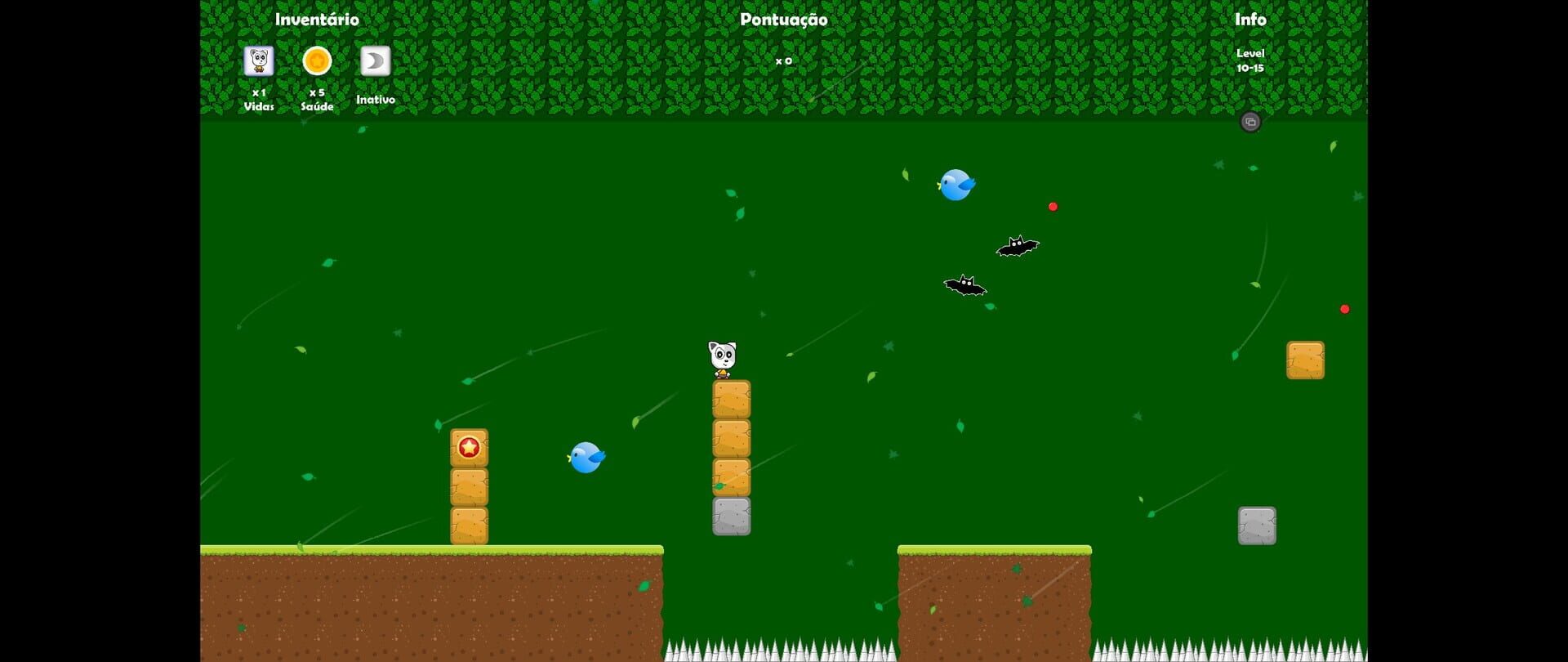Expand the Pontuação score details
The width and height of the screenshot is (1568, 662).
tap(783, 18)
